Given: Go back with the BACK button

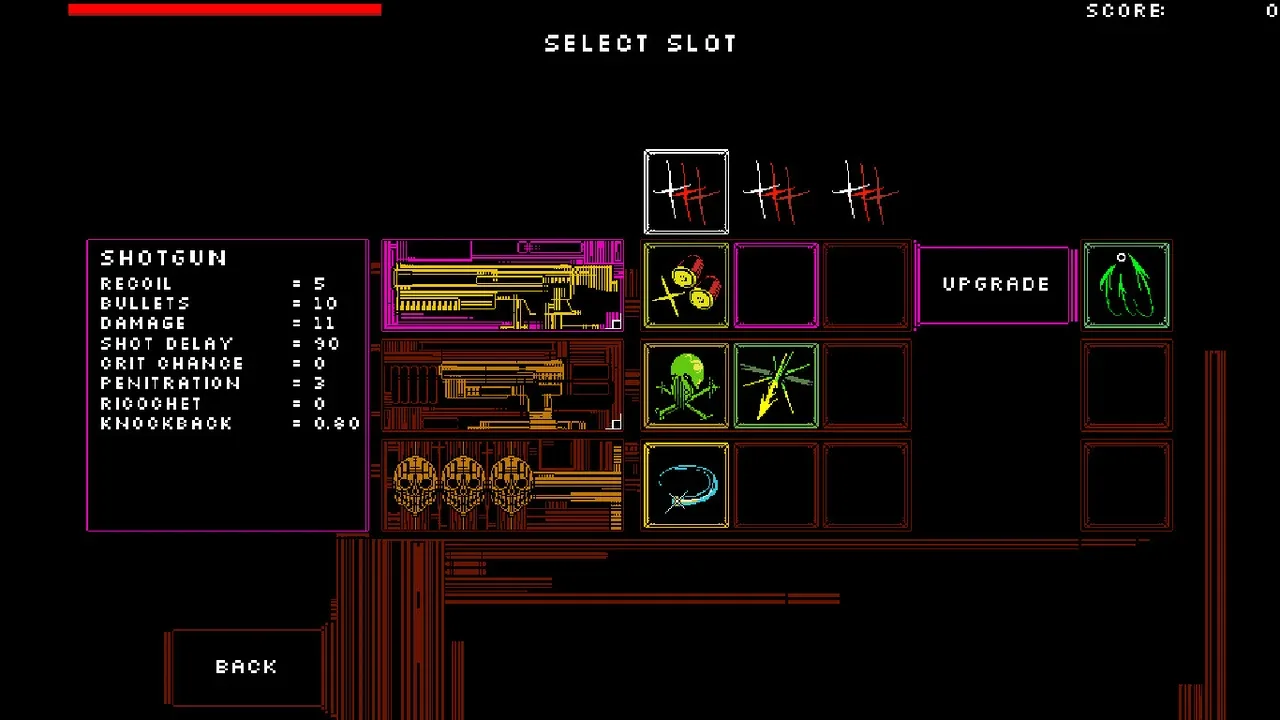Looking at the screenshot, I should coord(246,667).
